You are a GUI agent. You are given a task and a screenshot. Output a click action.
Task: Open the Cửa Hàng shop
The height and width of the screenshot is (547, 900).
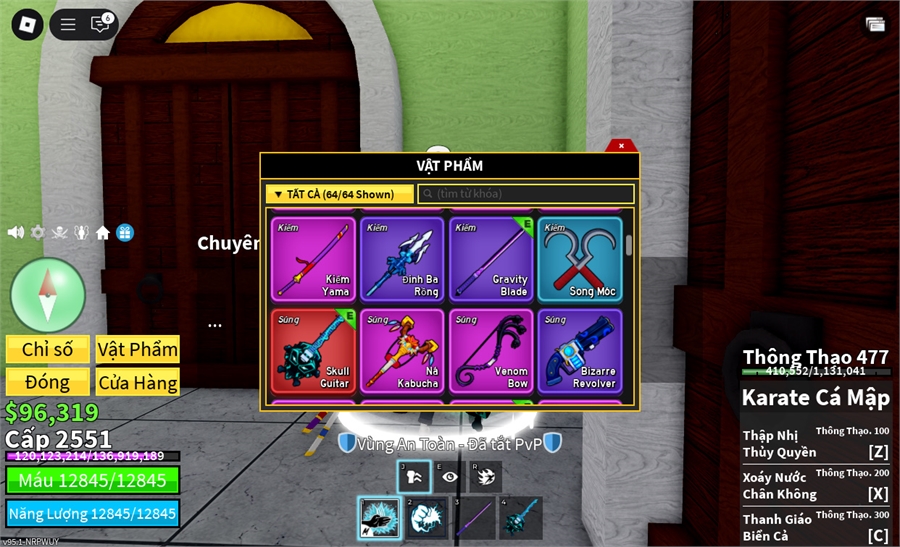tap(138, 382)
